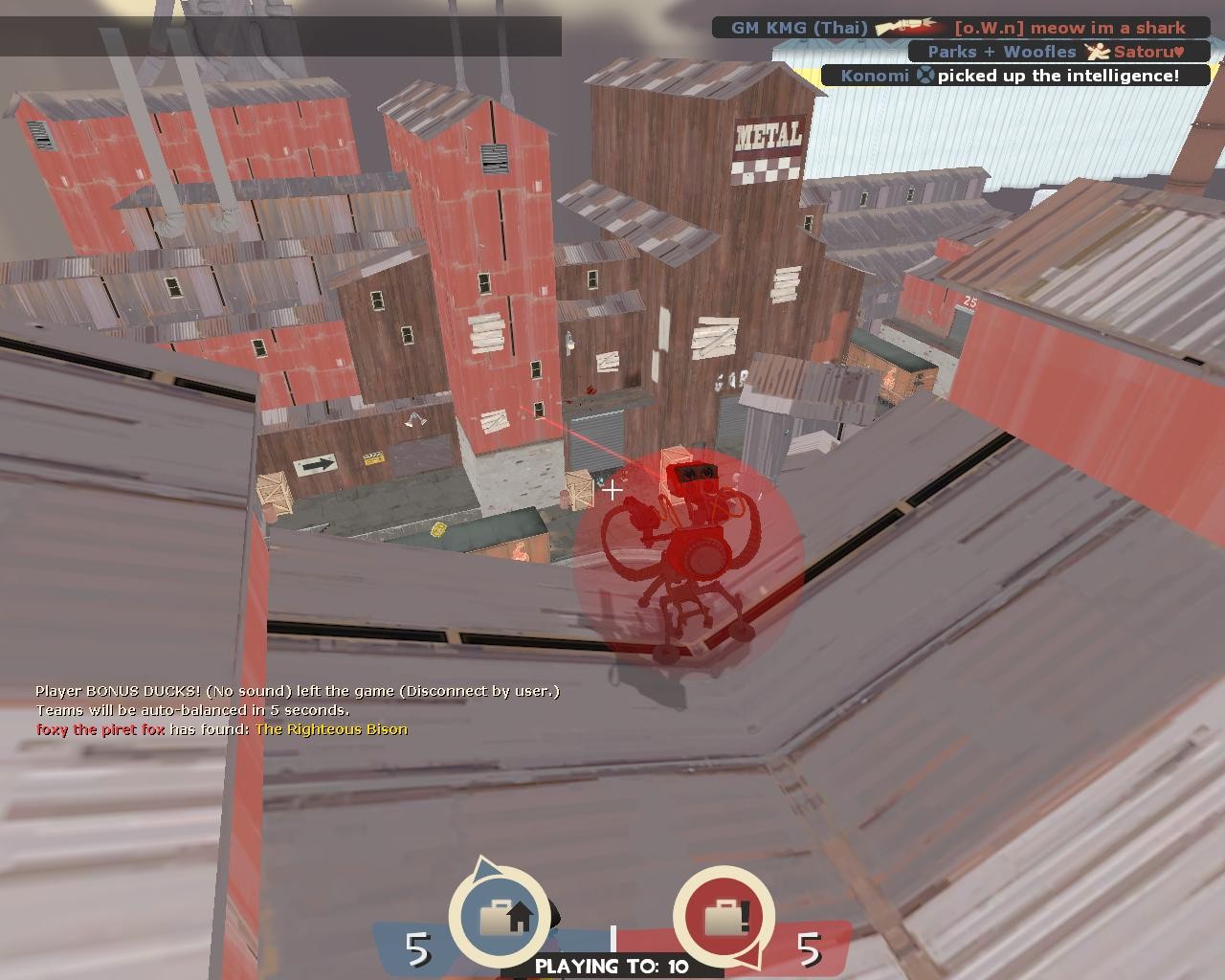Select the shotgun kill icon in killfeed
Screen dimensions: 1225x980
click(x=904, y=27)
